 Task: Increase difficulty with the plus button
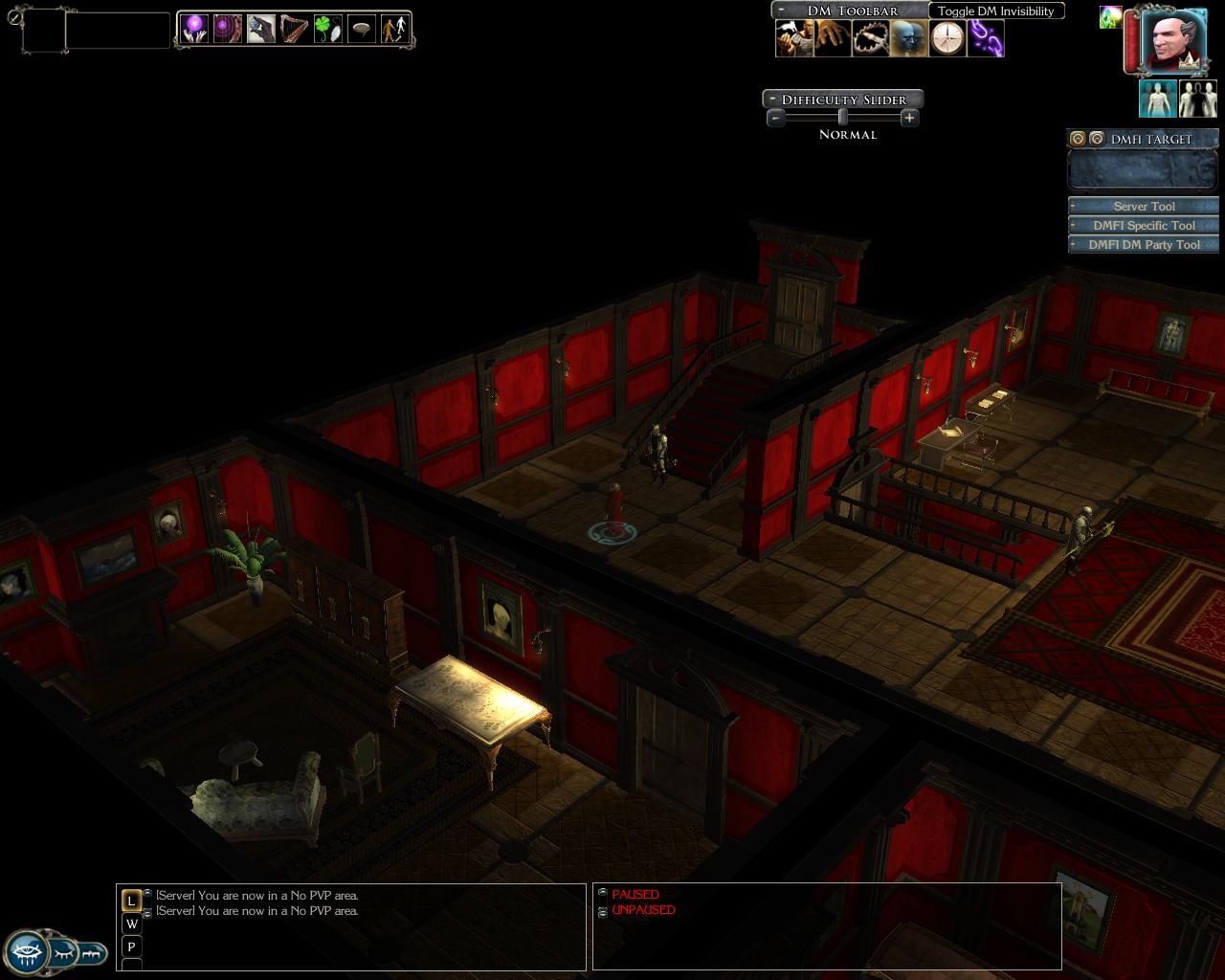(909, 118)
